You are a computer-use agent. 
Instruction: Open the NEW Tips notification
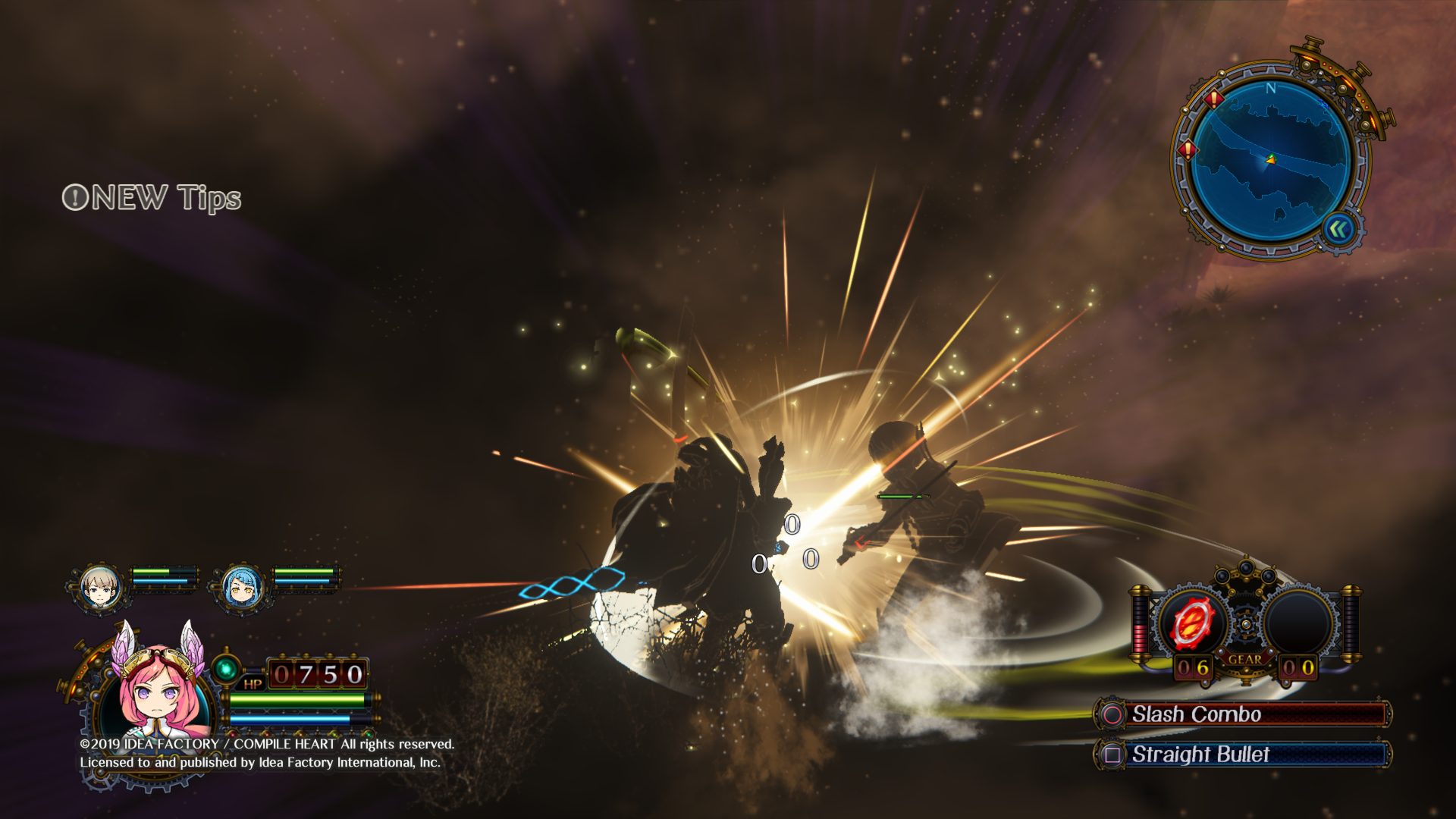point(152,198)
